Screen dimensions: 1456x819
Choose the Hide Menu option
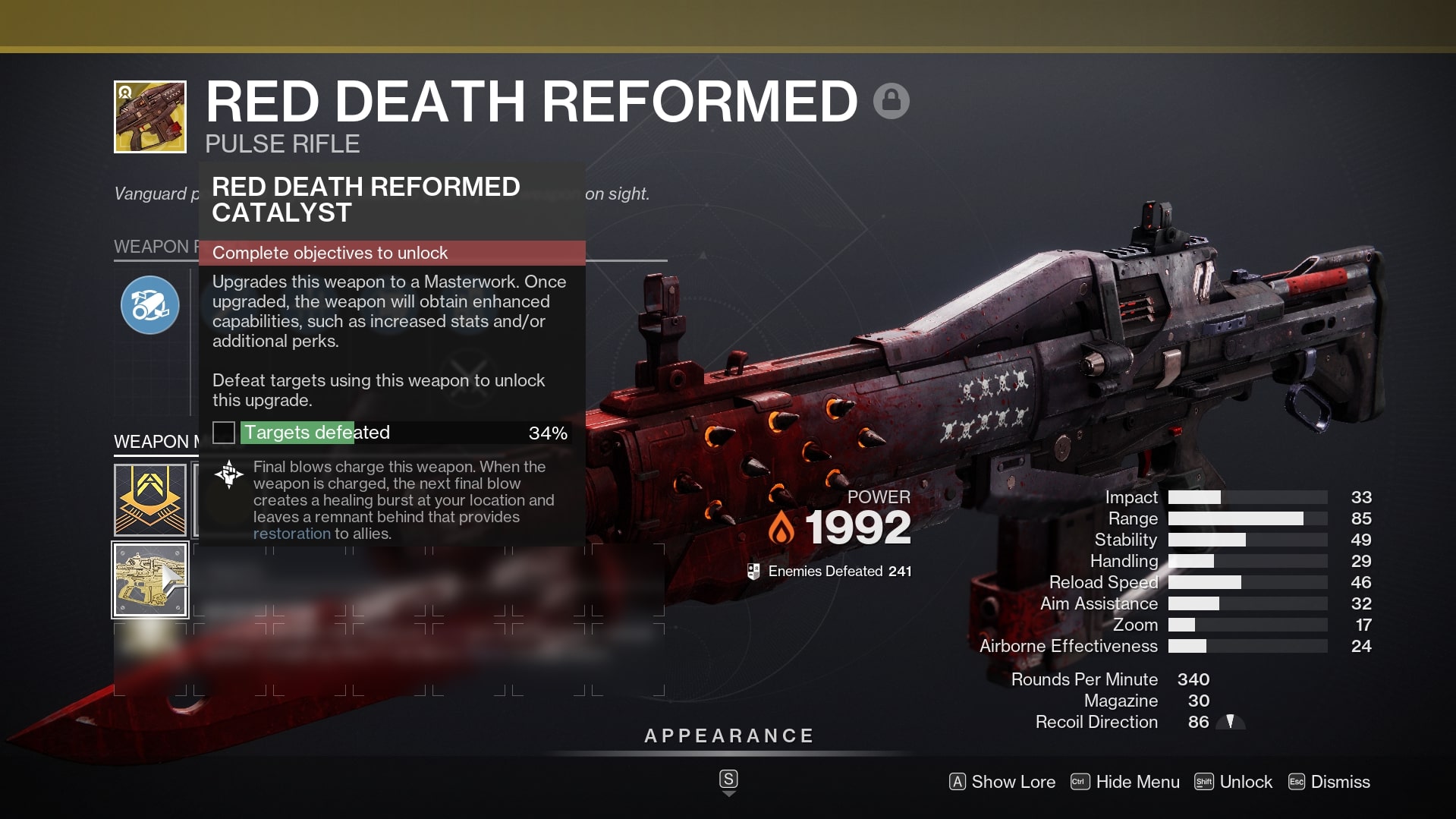coord(1125,782)
